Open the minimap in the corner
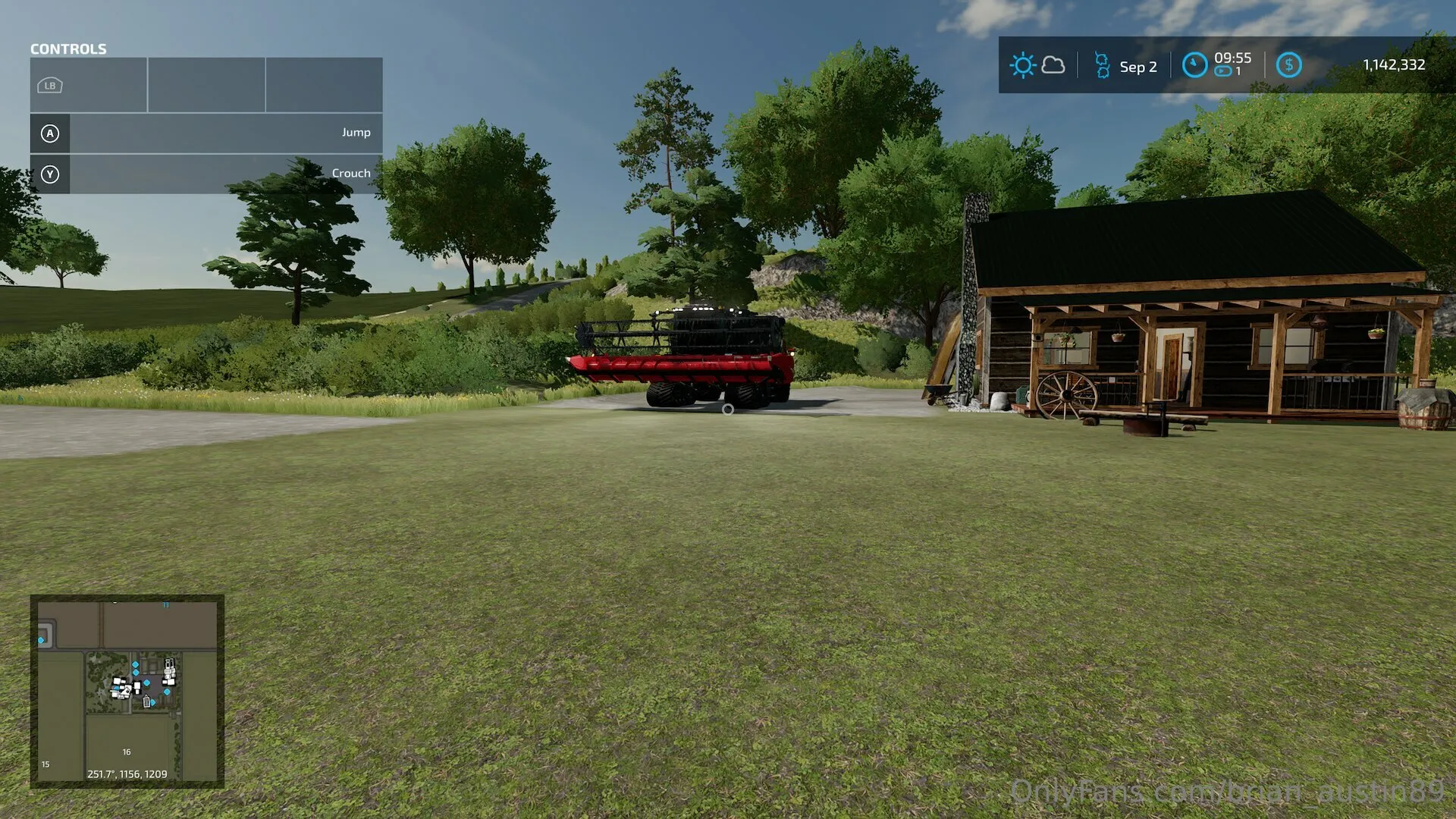 click(x=127, y=691)
